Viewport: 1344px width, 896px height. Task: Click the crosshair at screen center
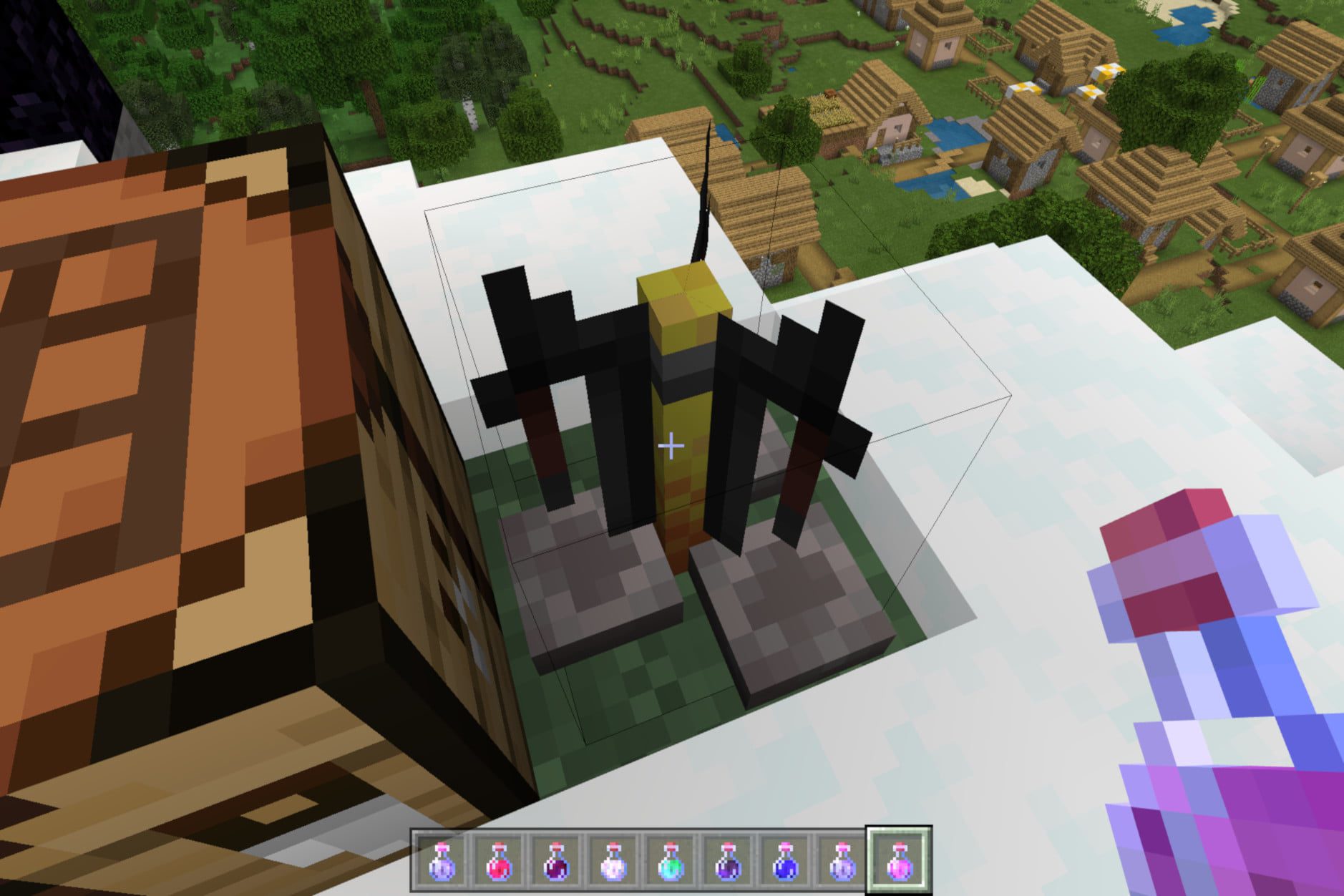(671, 445)
